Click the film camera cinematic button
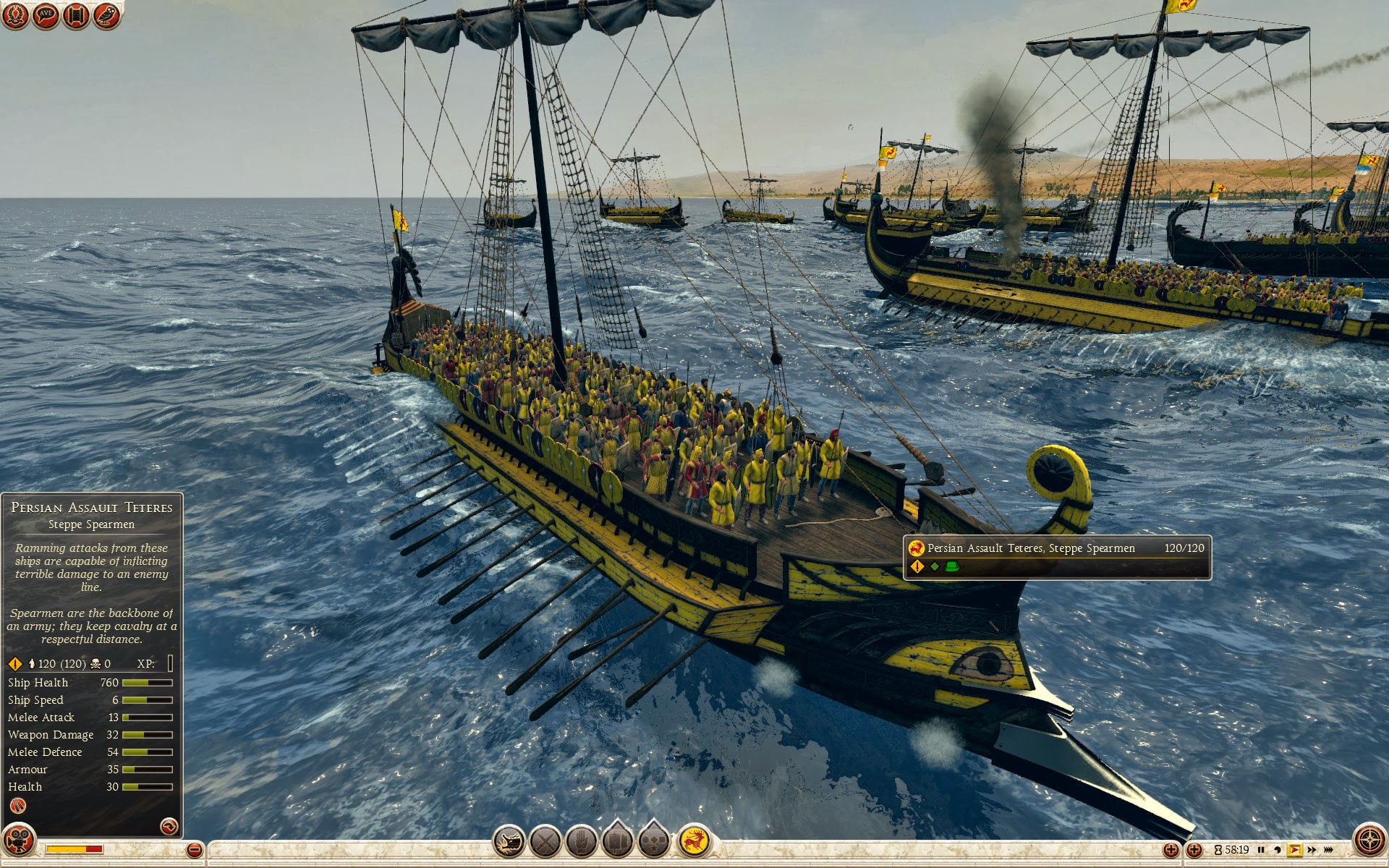The width and height of the screenshot is (1389, 868). (19, 841)
